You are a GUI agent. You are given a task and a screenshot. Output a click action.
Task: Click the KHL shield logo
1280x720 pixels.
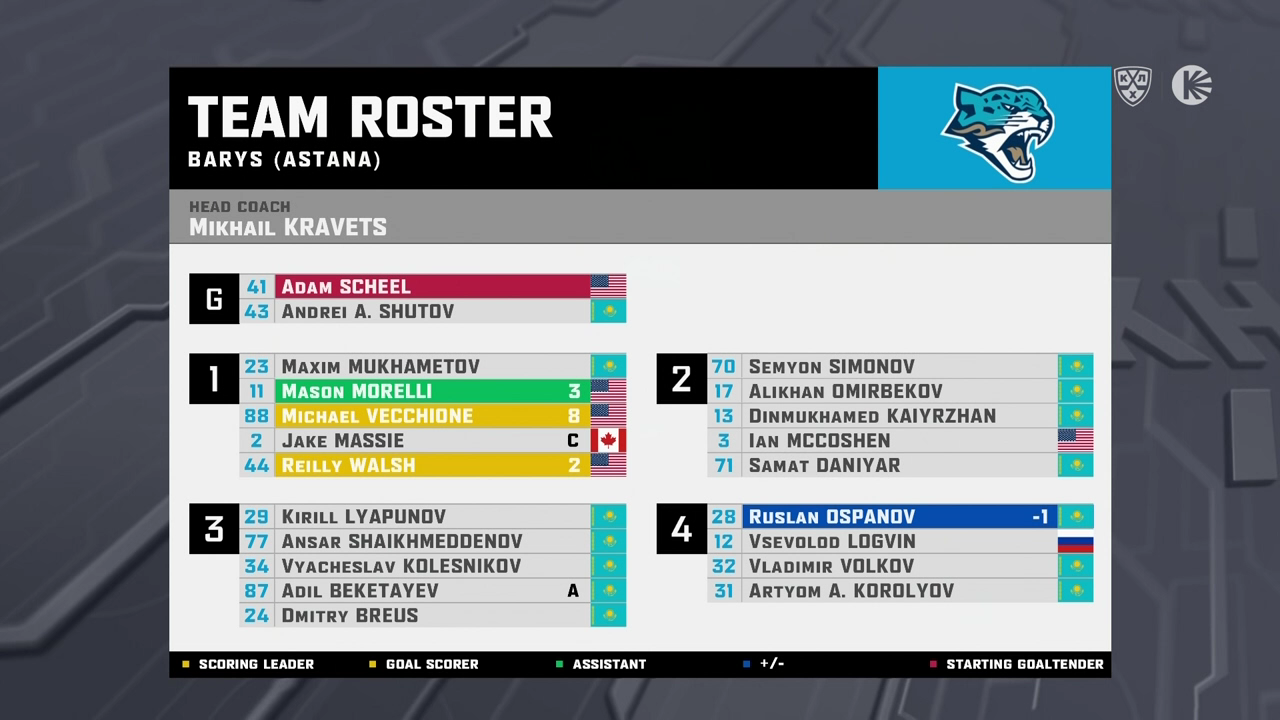(1133, 86)
